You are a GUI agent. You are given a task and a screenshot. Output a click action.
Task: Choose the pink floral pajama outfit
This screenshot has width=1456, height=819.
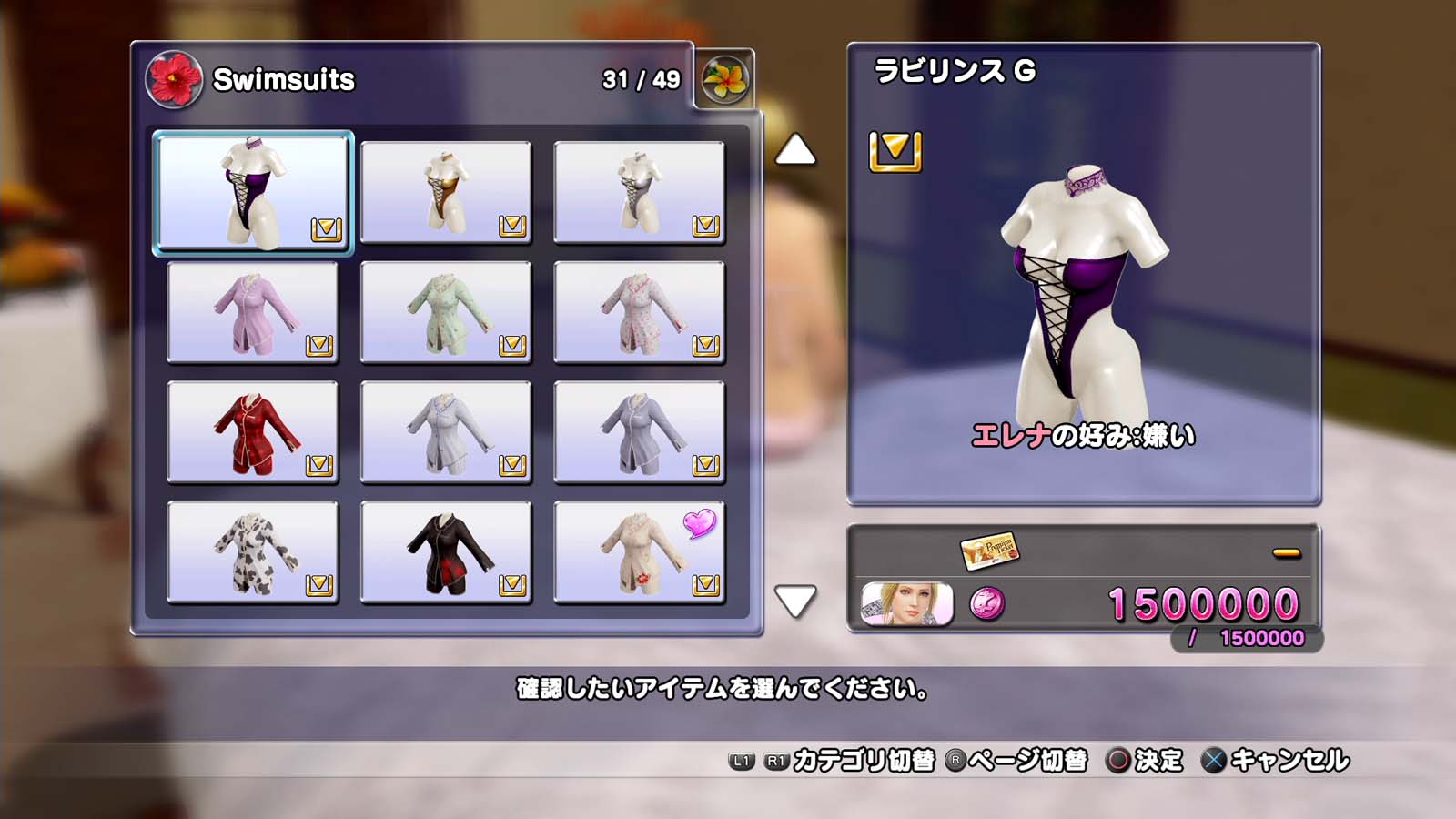(639, 312)
